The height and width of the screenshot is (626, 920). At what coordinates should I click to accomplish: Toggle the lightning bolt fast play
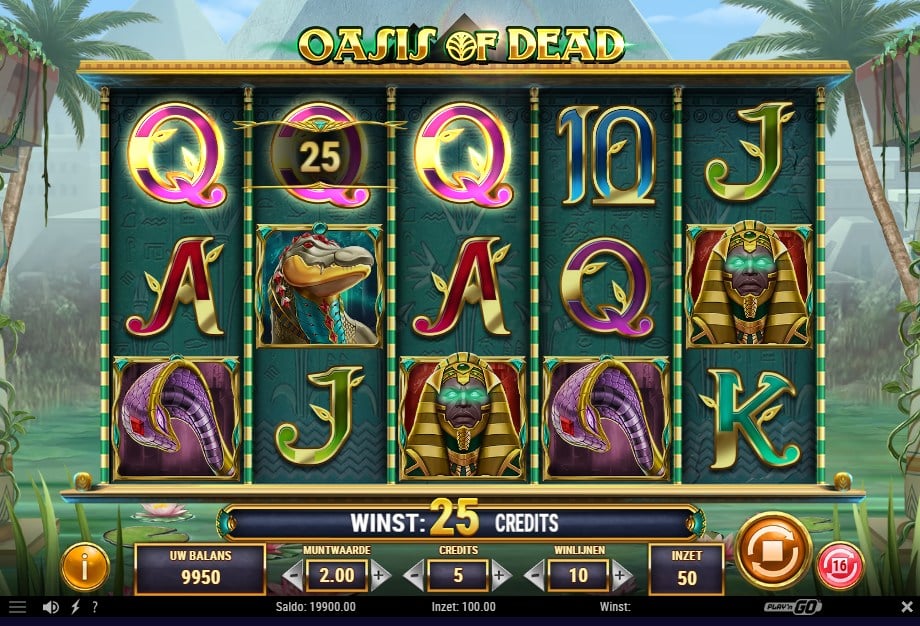click(75, 607)
